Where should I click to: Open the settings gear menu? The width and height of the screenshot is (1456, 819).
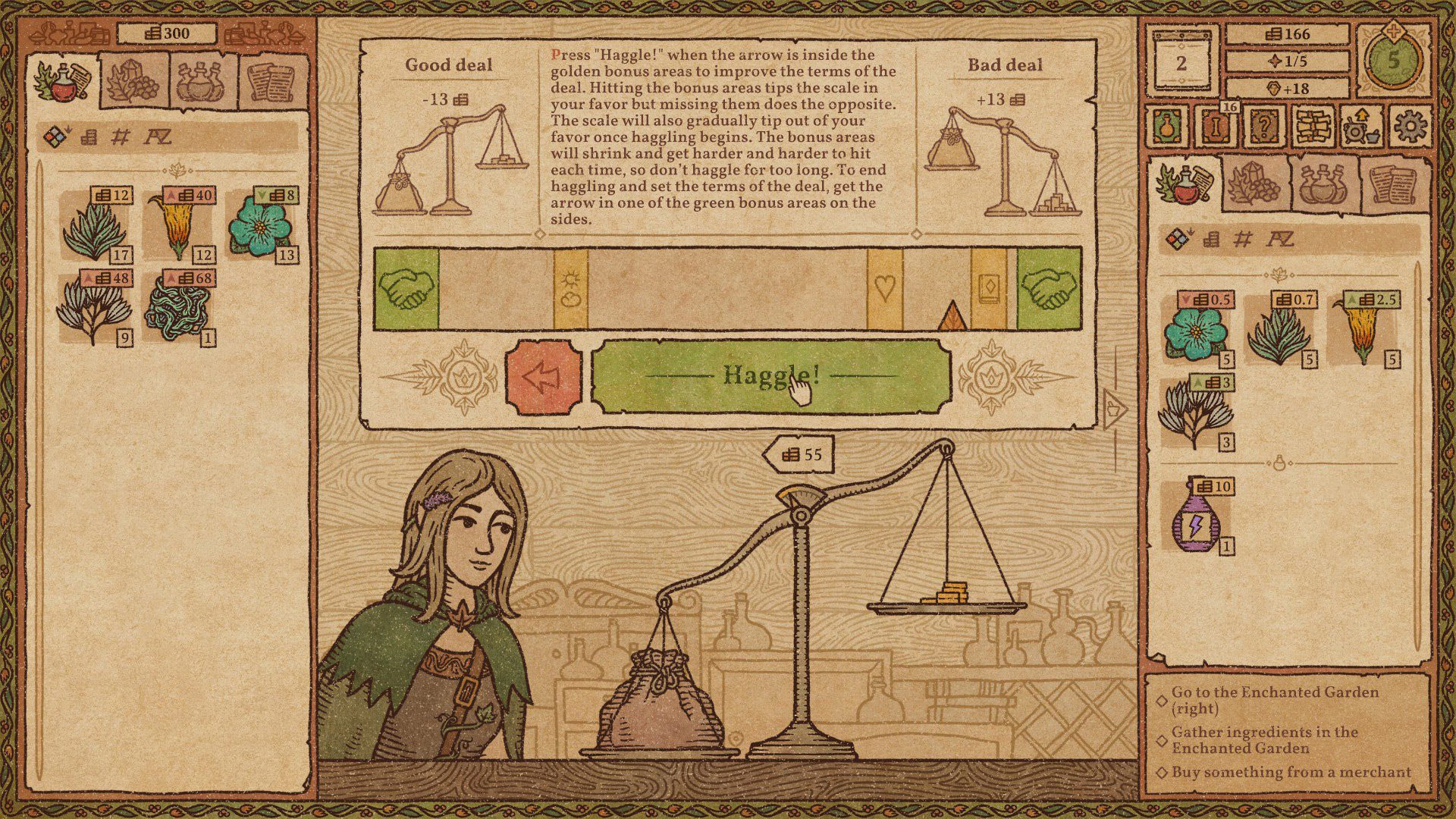pos(1409,129)
